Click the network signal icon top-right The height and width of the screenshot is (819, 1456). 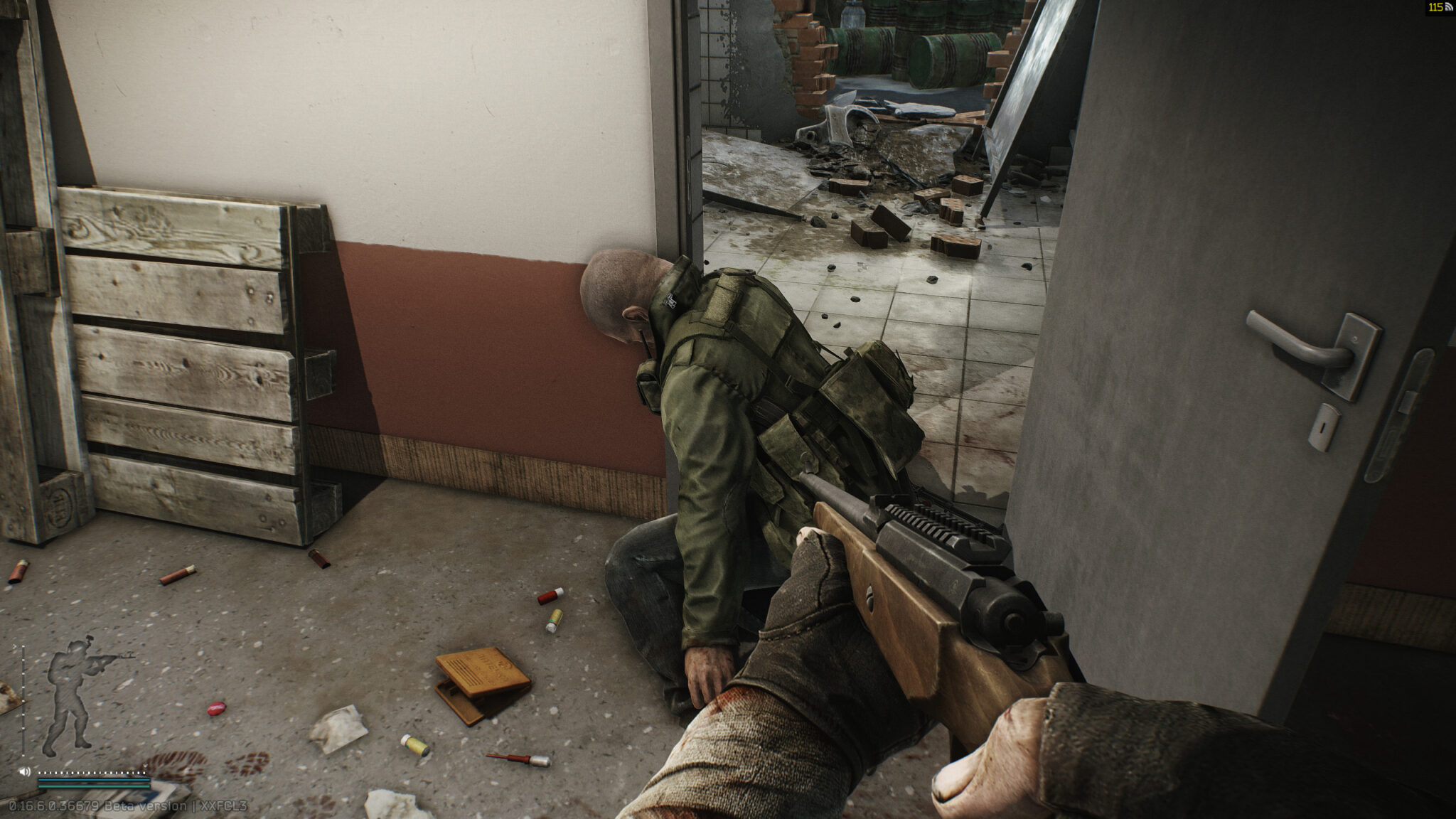click(x=1447, y=9)
